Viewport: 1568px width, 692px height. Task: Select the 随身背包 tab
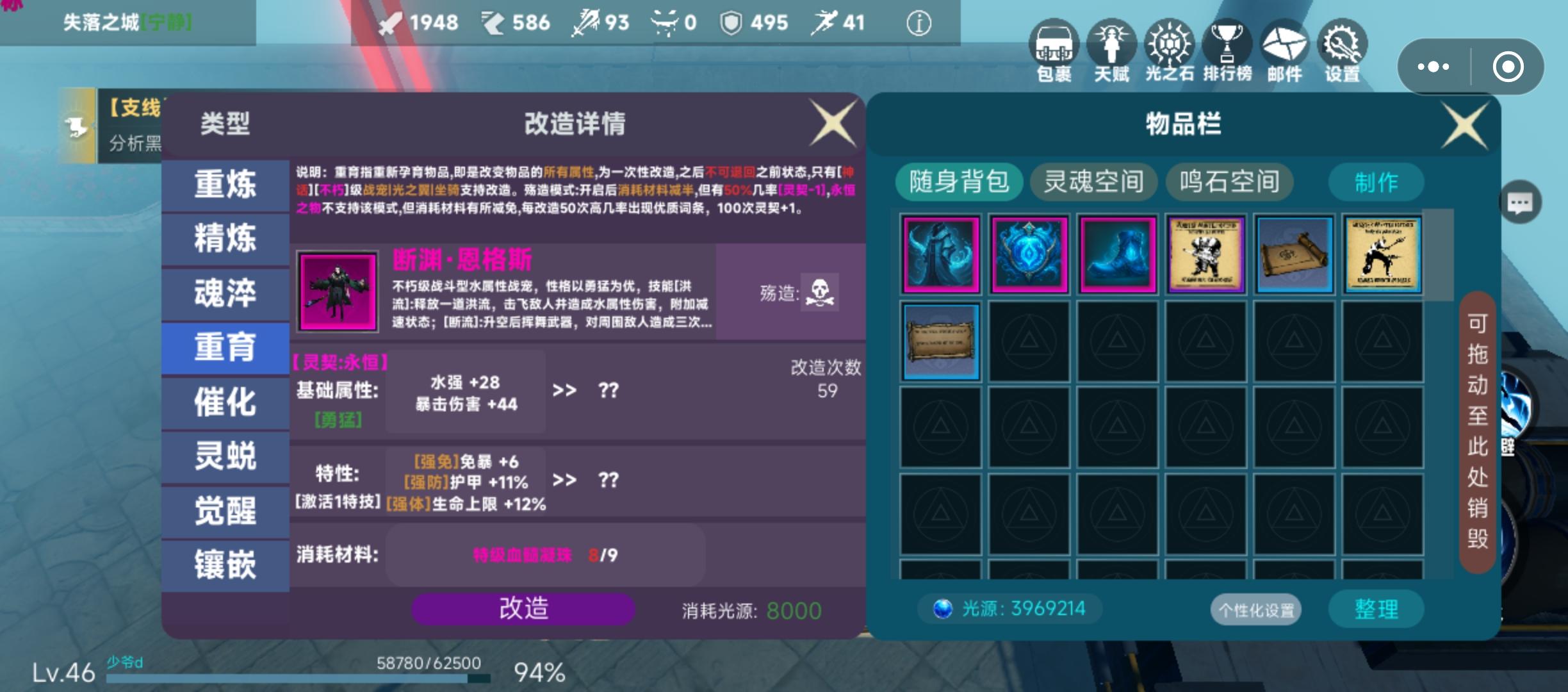(959, 182)
